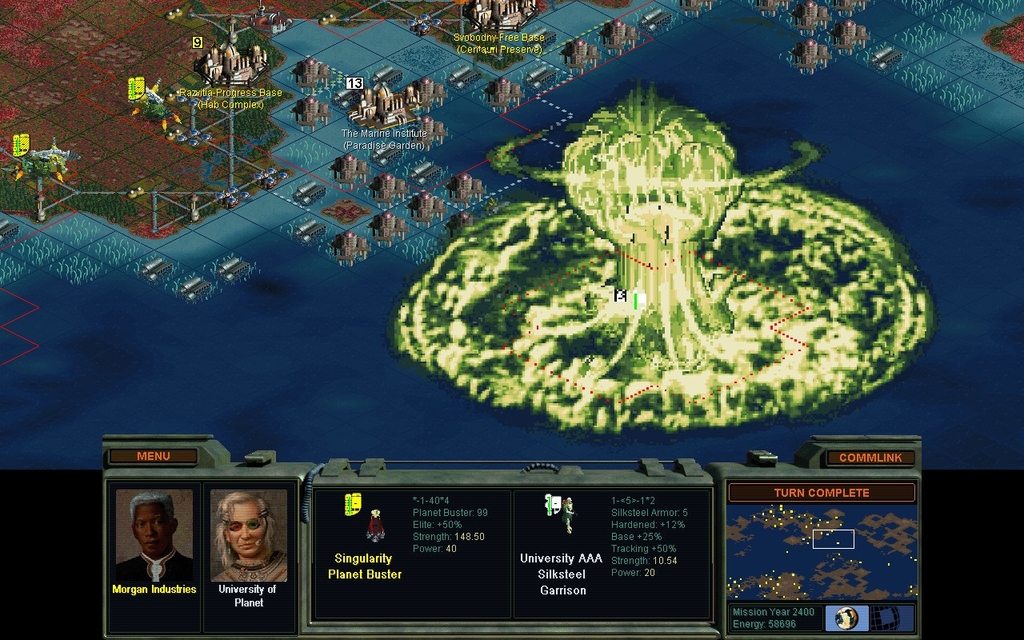
Task: Click the world minimap
Action: click(x=821, y=551)
